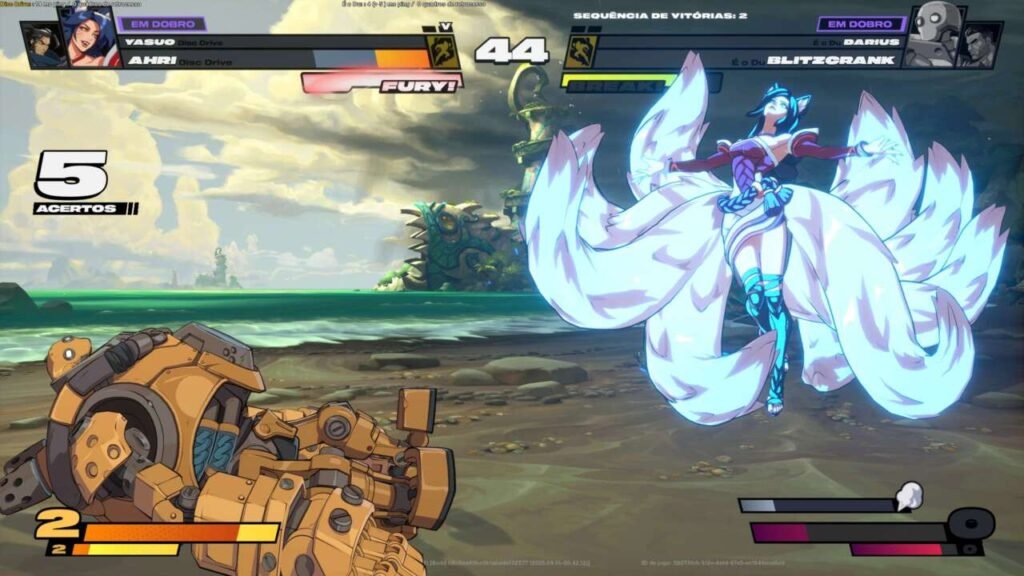
Task: Click player two's yellow running-figure fuse icon
Action: click(x=581, y=51)
